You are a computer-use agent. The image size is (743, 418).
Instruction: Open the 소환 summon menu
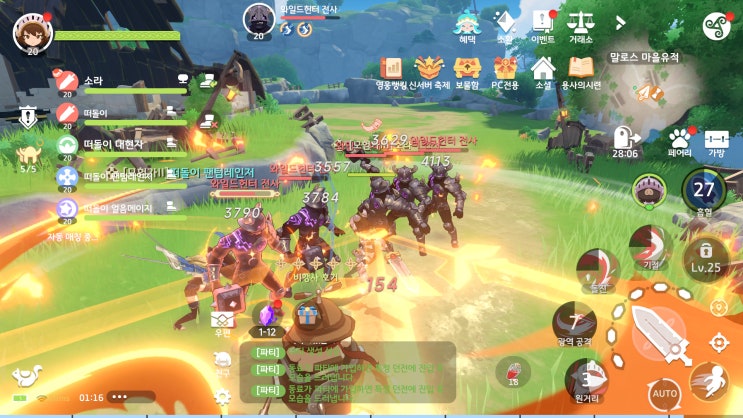coord(505,26)
